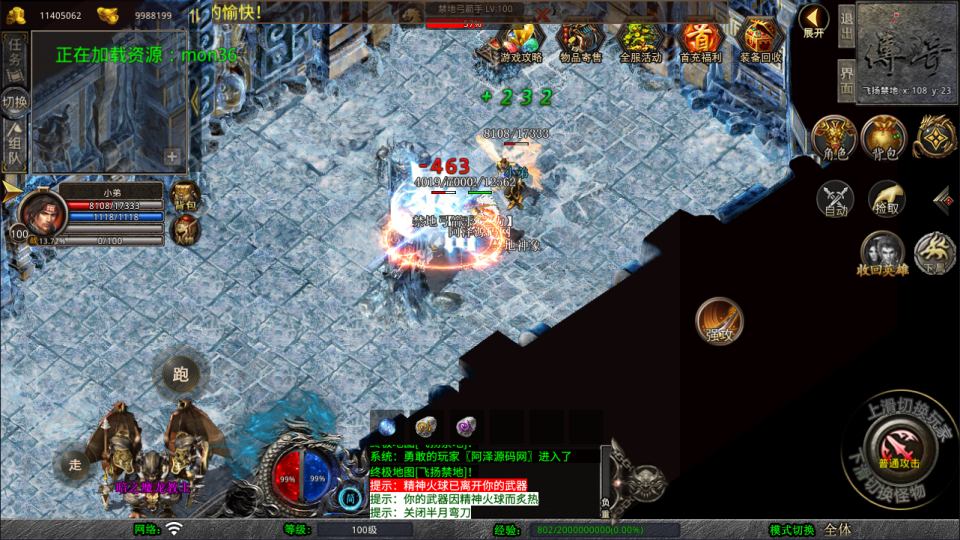The height and width of the screenshot is (540, 960).
Task: Open the 物品寄售 item consignment menu
Action: [x=580, y=41]
